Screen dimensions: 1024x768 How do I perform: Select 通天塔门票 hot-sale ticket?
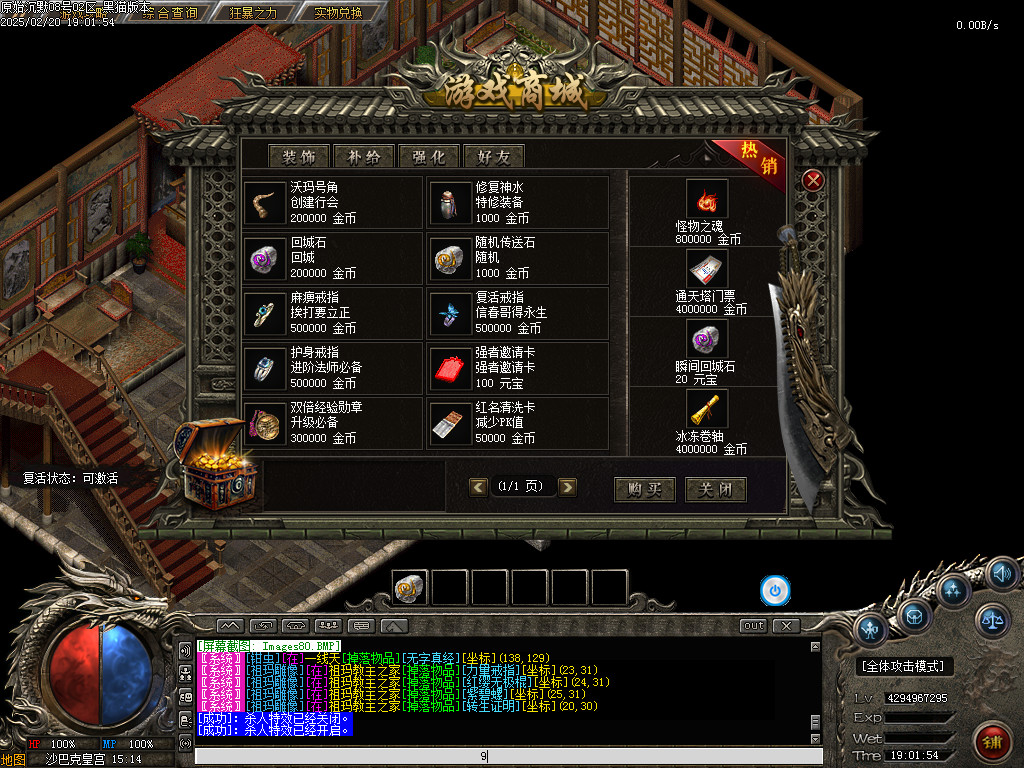pyautogui.click(x=707, y=282)
